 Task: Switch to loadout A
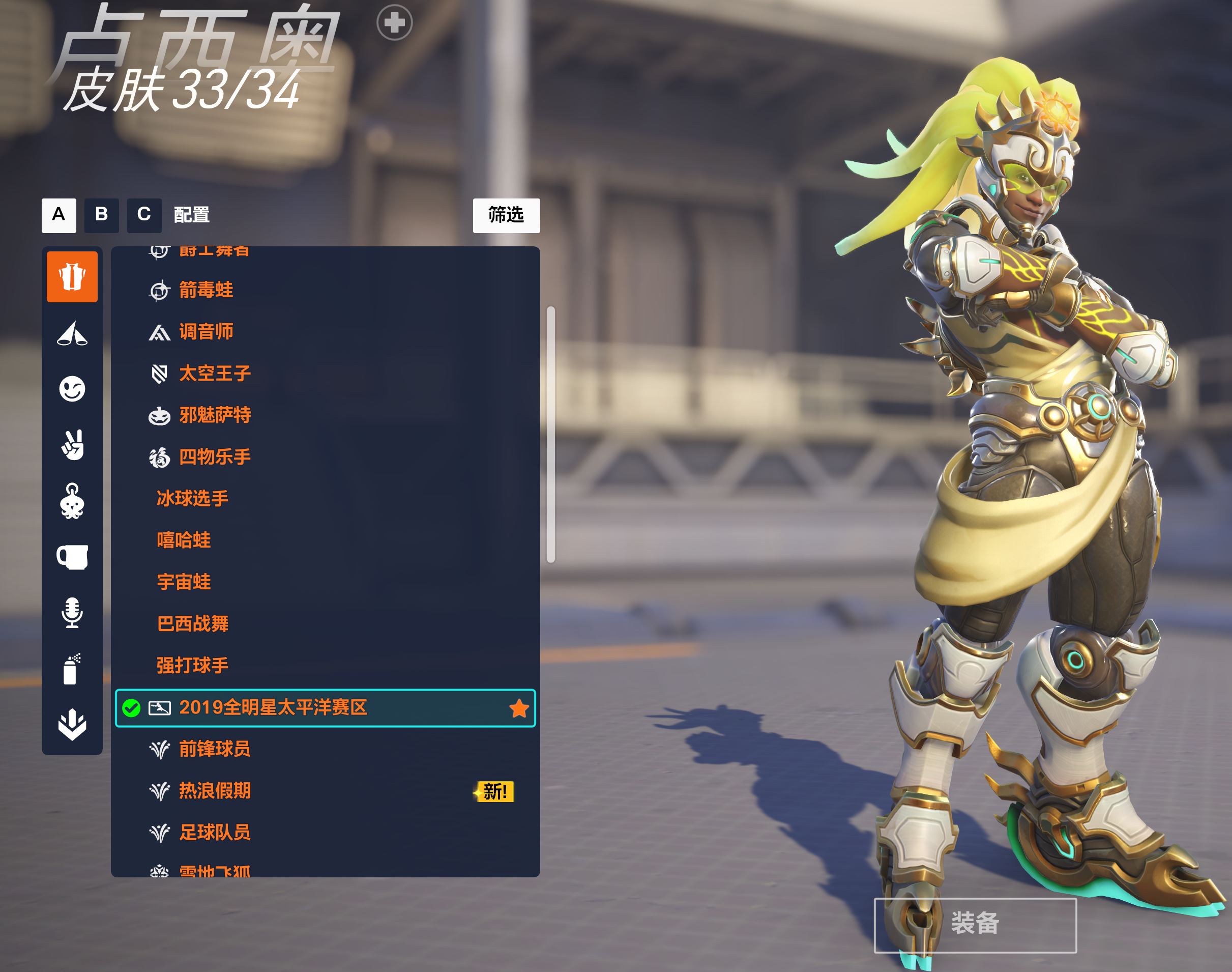pos(58,215)
